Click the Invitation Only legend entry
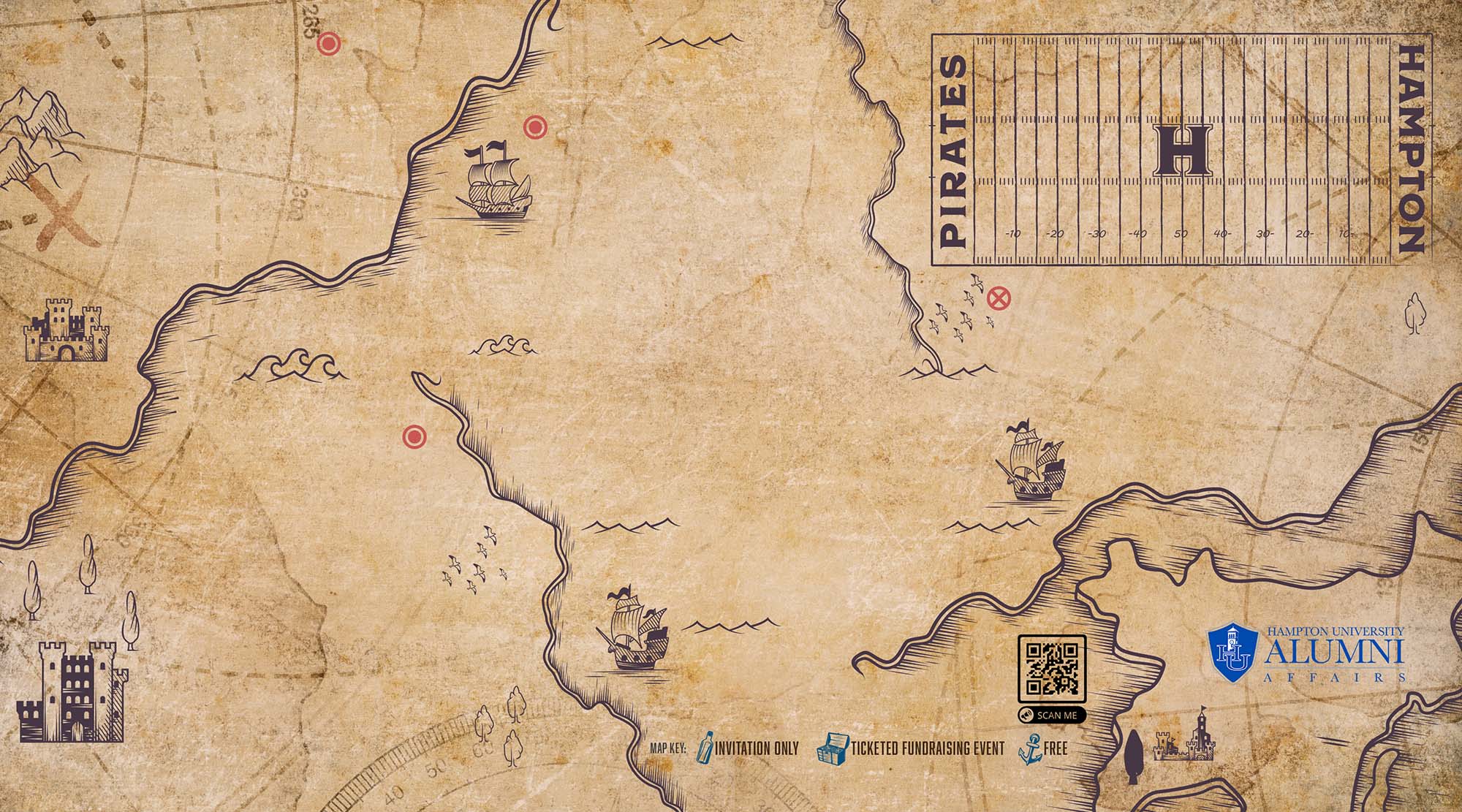Screen dimensions: 1462x812 pyautogui.click(x=747, y=748)
